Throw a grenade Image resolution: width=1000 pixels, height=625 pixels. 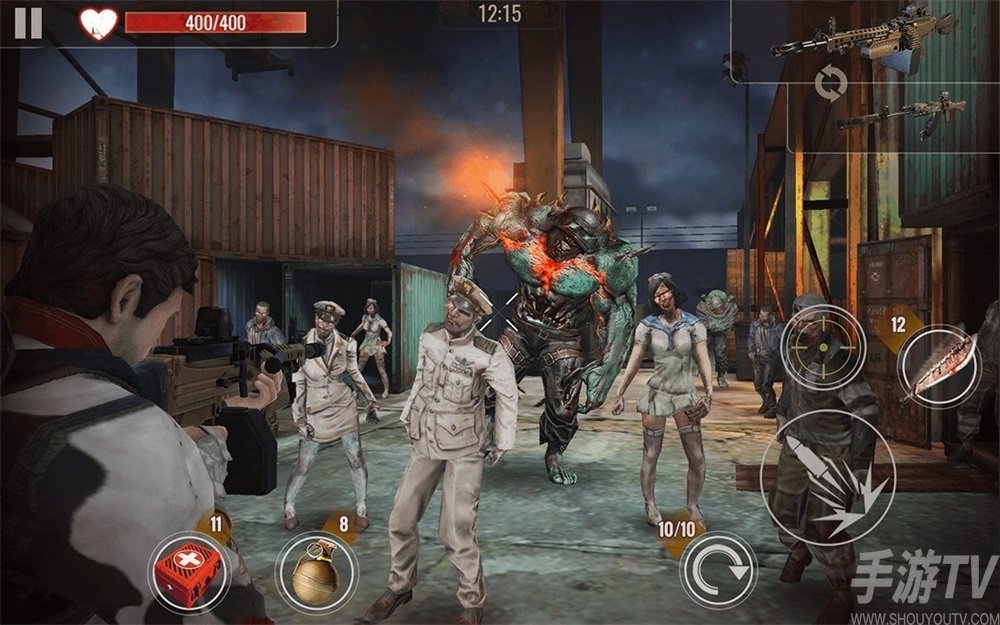[x=317, y=572]
